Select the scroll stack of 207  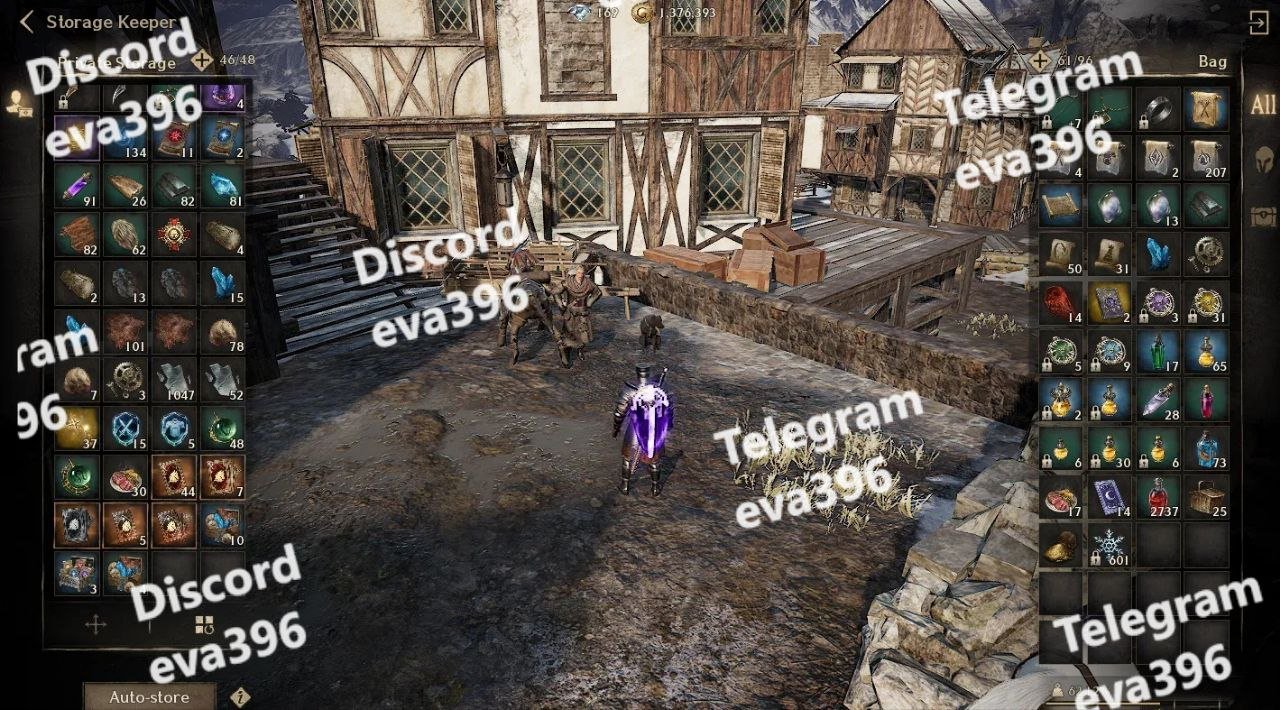[x=1207, y=156]
